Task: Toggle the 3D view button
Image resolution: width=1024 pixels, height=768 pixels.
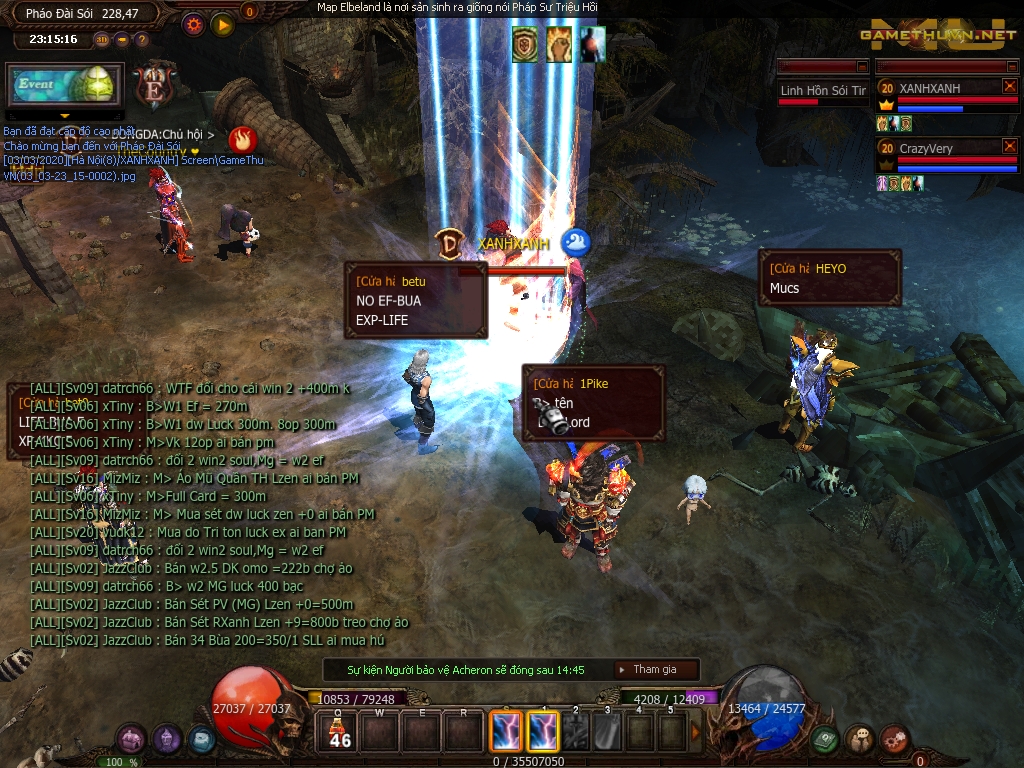Action: pyautogui.click(x=102, y=40)
